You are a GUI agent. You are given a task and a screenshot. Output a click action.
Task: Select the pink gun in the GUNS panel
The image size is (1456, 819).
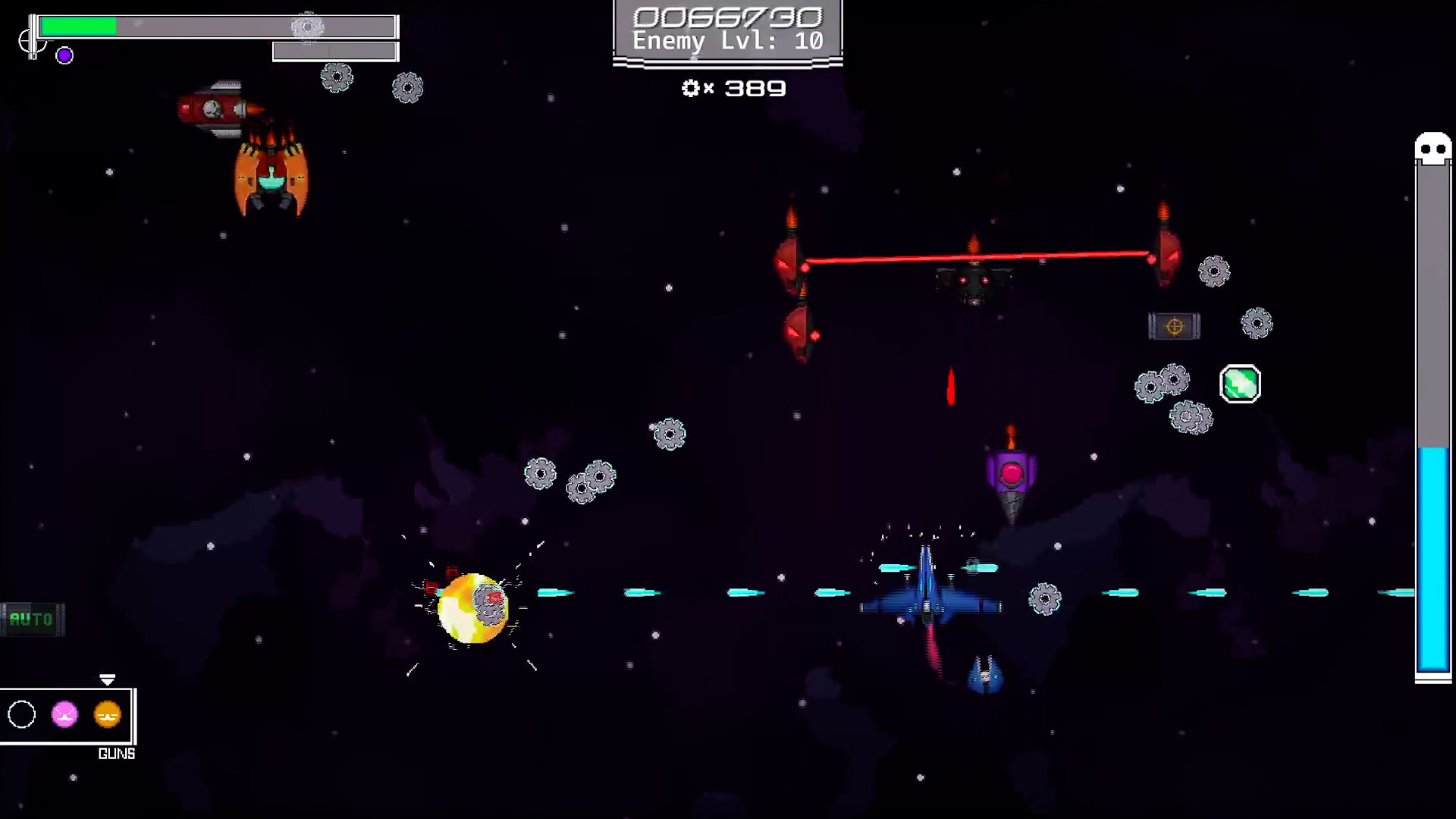click(64, 714)
